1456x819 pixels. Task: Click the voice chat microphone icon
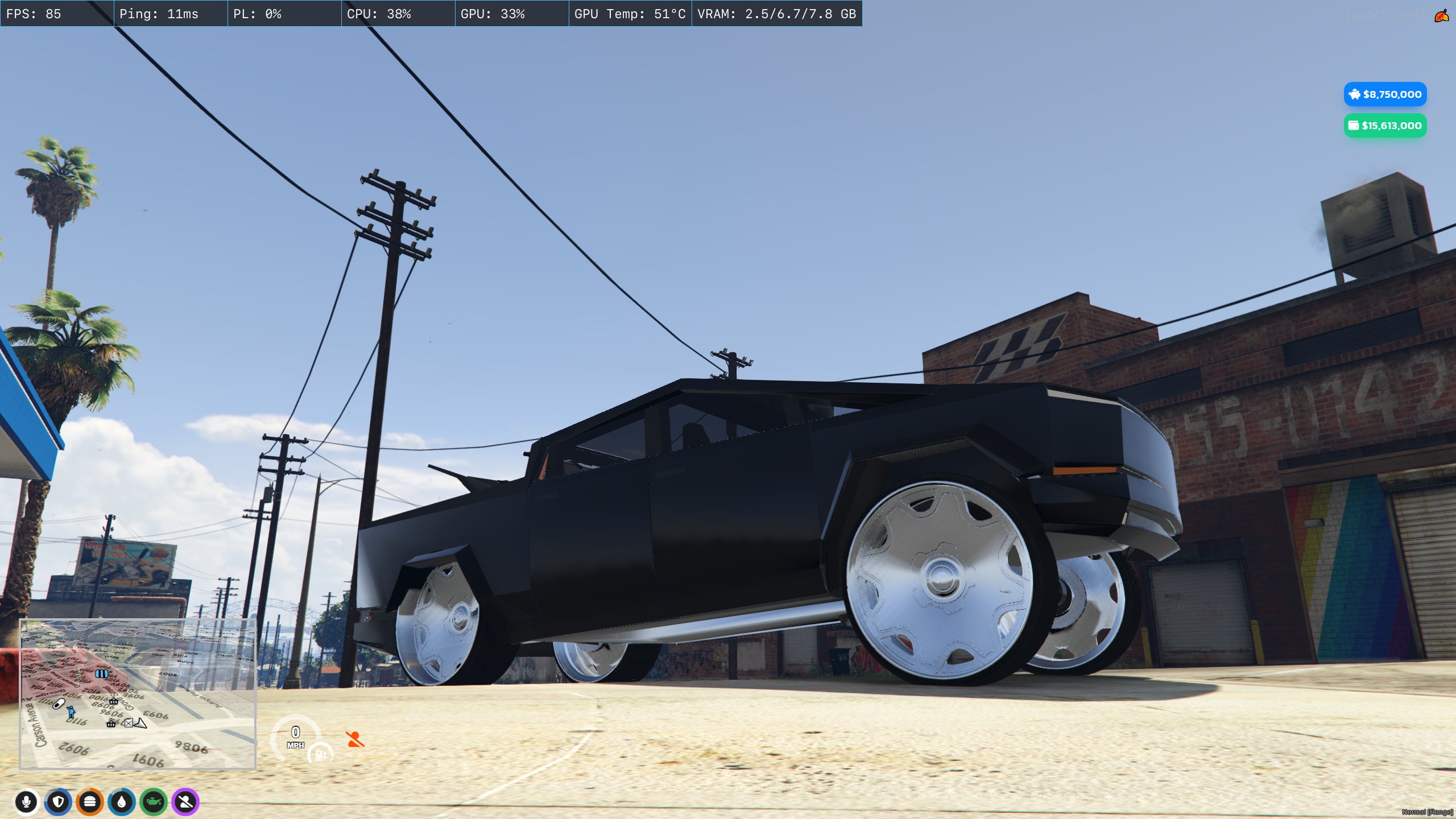27,802
